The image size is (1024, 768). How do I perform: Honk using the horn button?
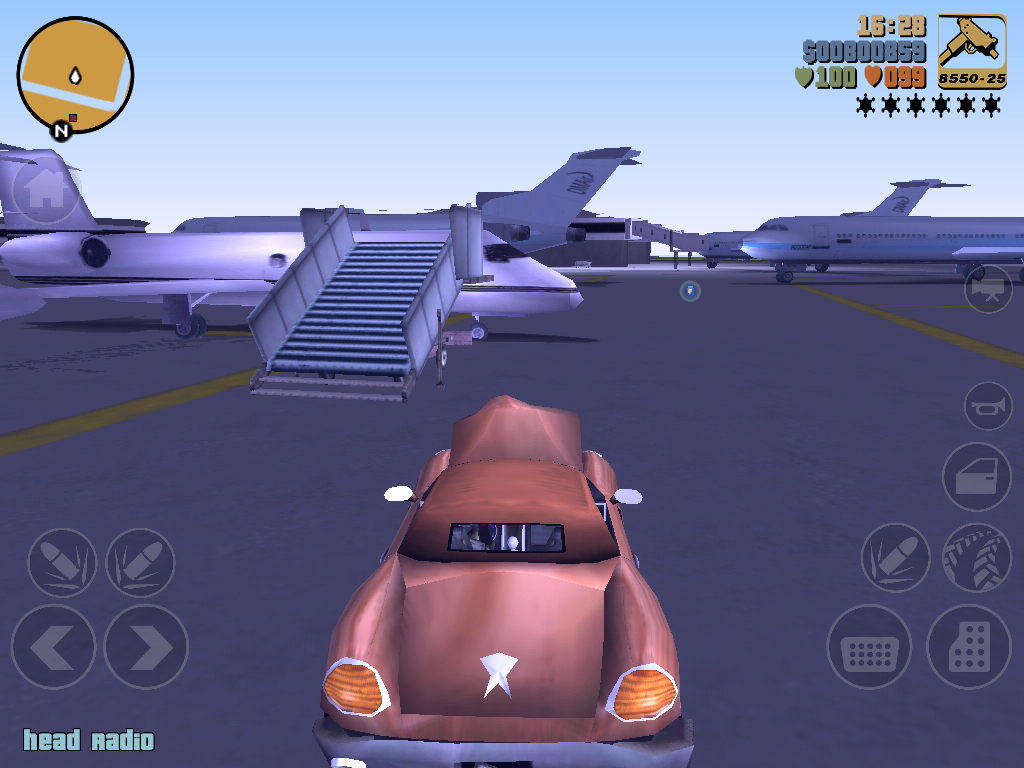coord(988,406)
